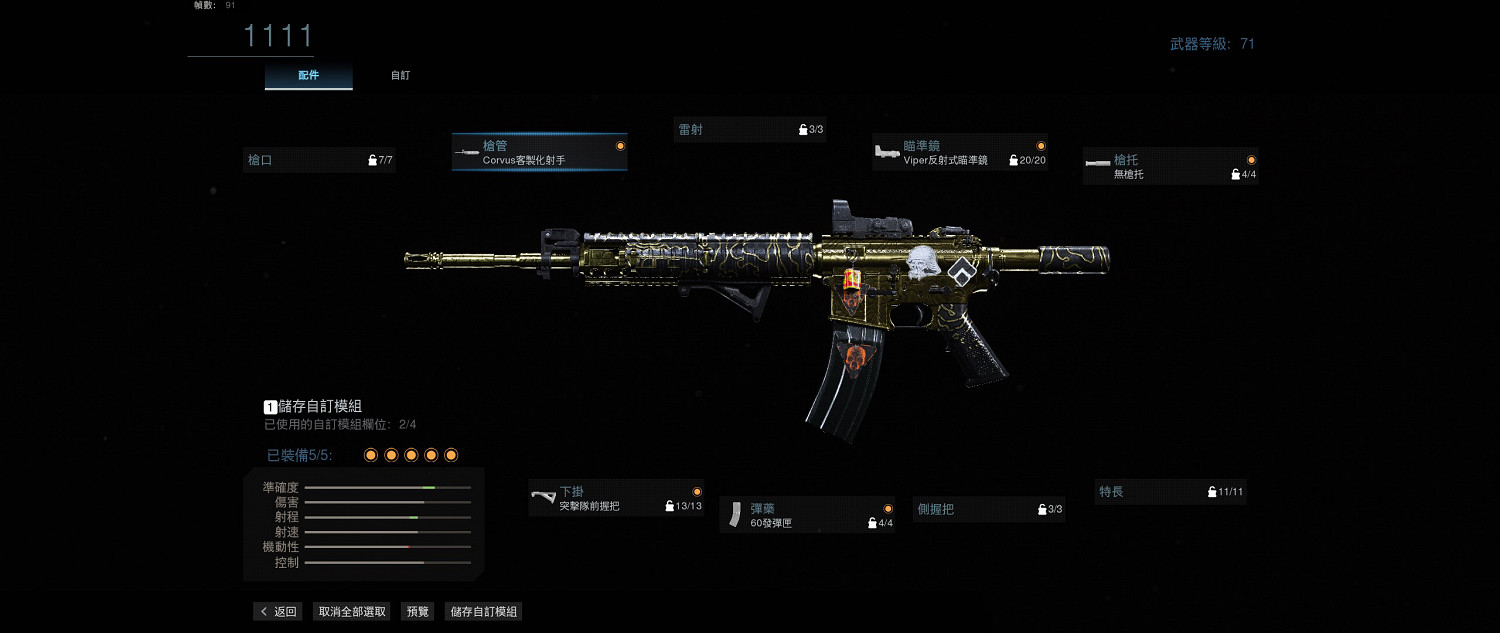Choose the 側握把 rear grip slot
1500x633 pixels.
click(989, 509)
